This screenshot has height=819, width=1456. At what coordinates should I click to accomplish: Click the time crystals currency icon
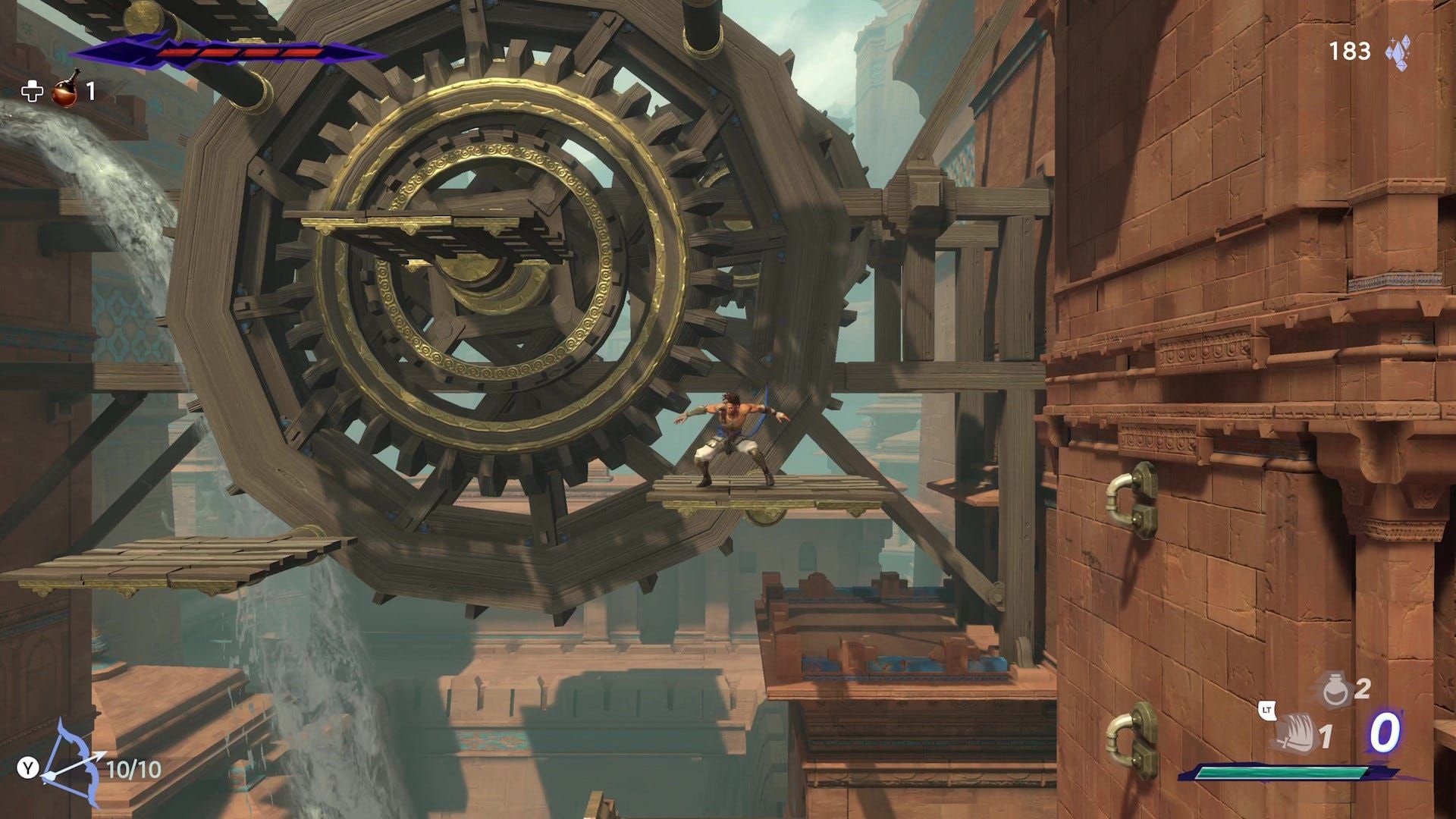[x=1397, y=52]
